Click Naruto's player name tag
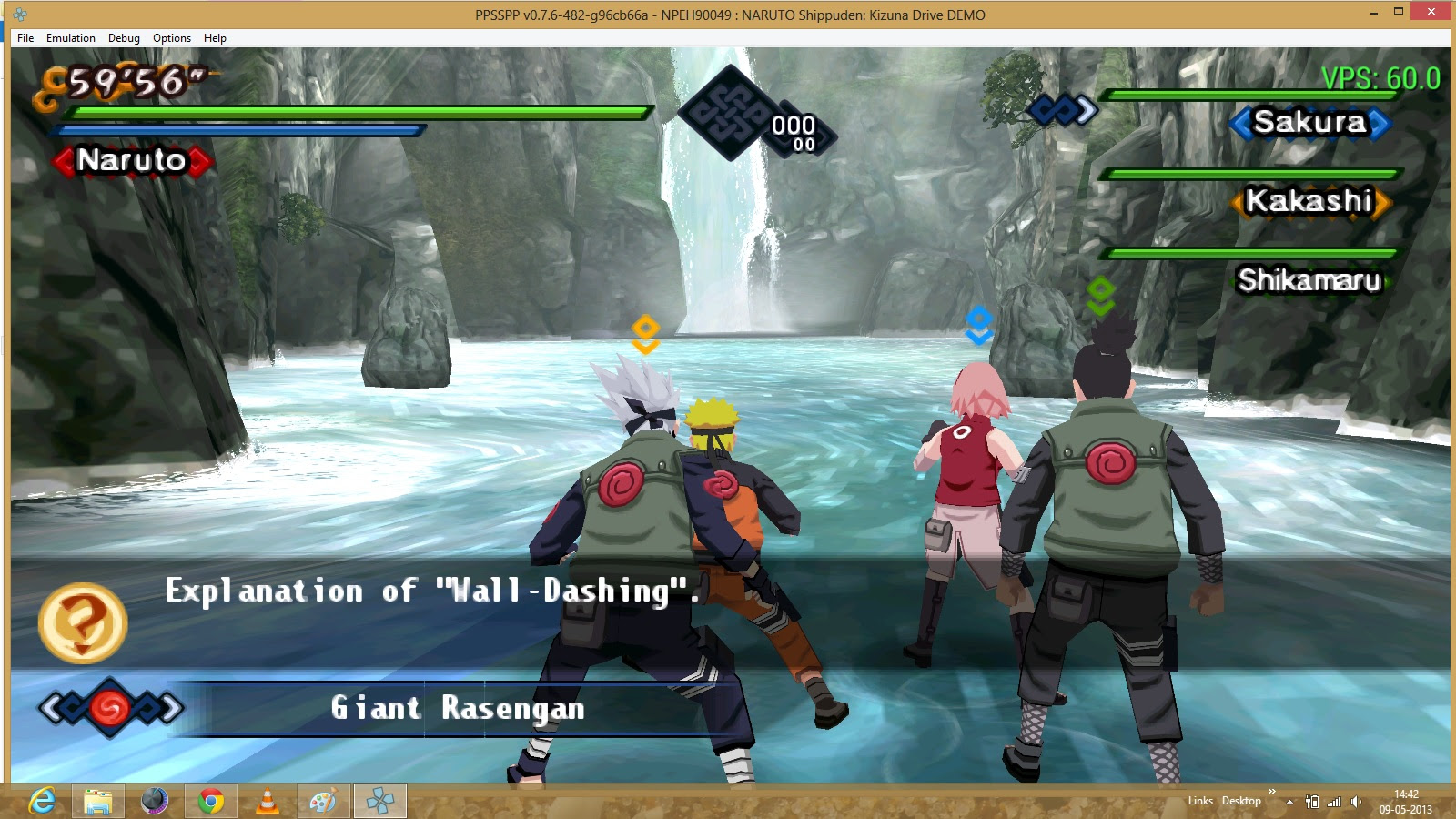The image size is (1456, 819). (x=132, y=161)
